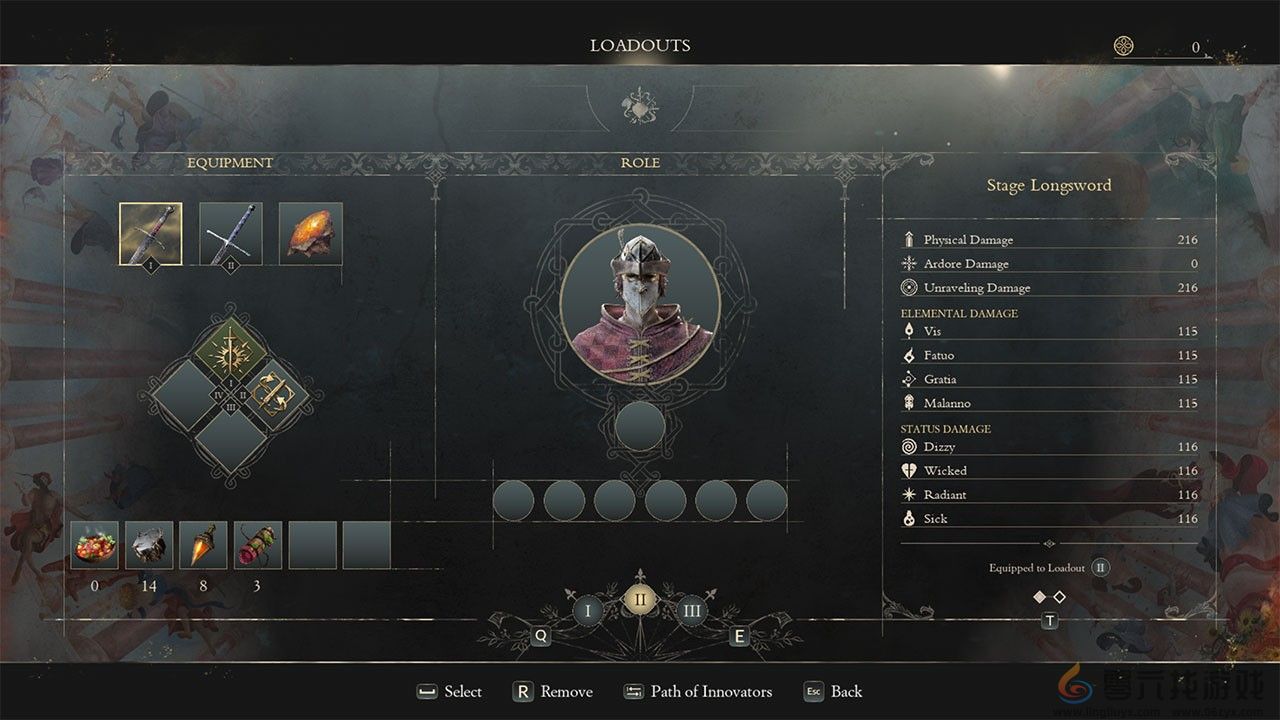Open the EQUIPMENT tab
This screenshot has height=720, width=1280.
pyautogui.click(x=230, y=162)
